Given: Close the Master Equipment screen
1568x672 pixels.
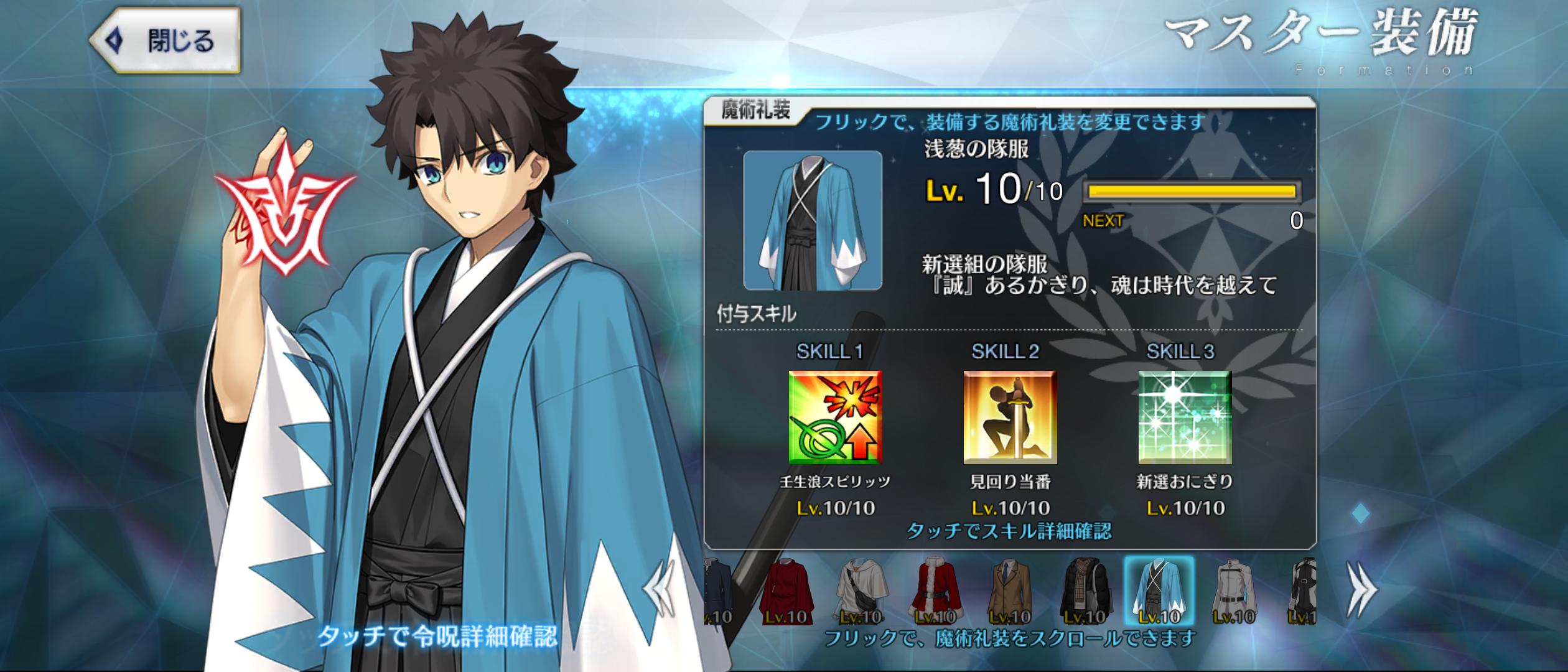Looking at the screenshot, I should tap(165, 41).
